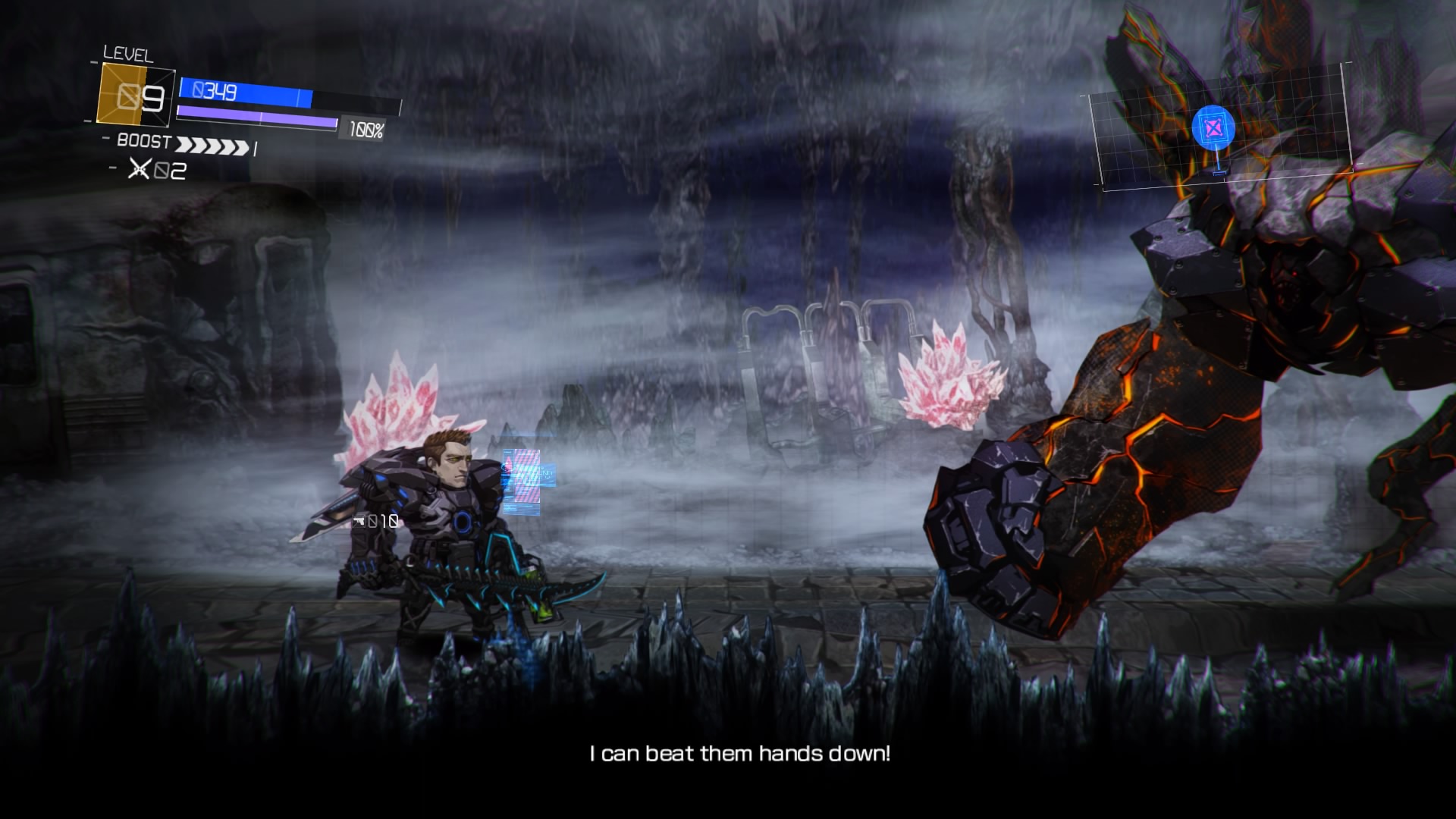Click the gold level 09 badge

point(136,96)
